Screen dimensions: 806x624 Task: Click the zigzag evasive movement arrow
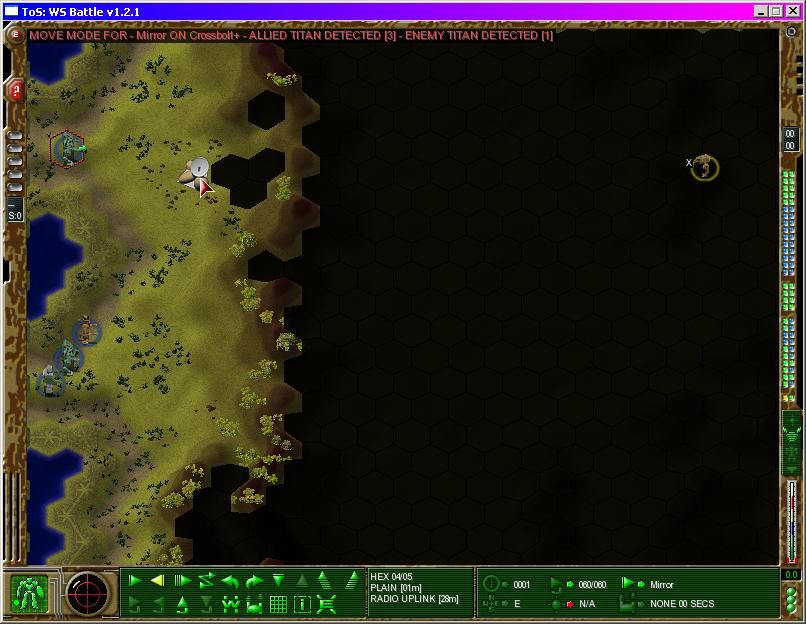tap(206, 581)
